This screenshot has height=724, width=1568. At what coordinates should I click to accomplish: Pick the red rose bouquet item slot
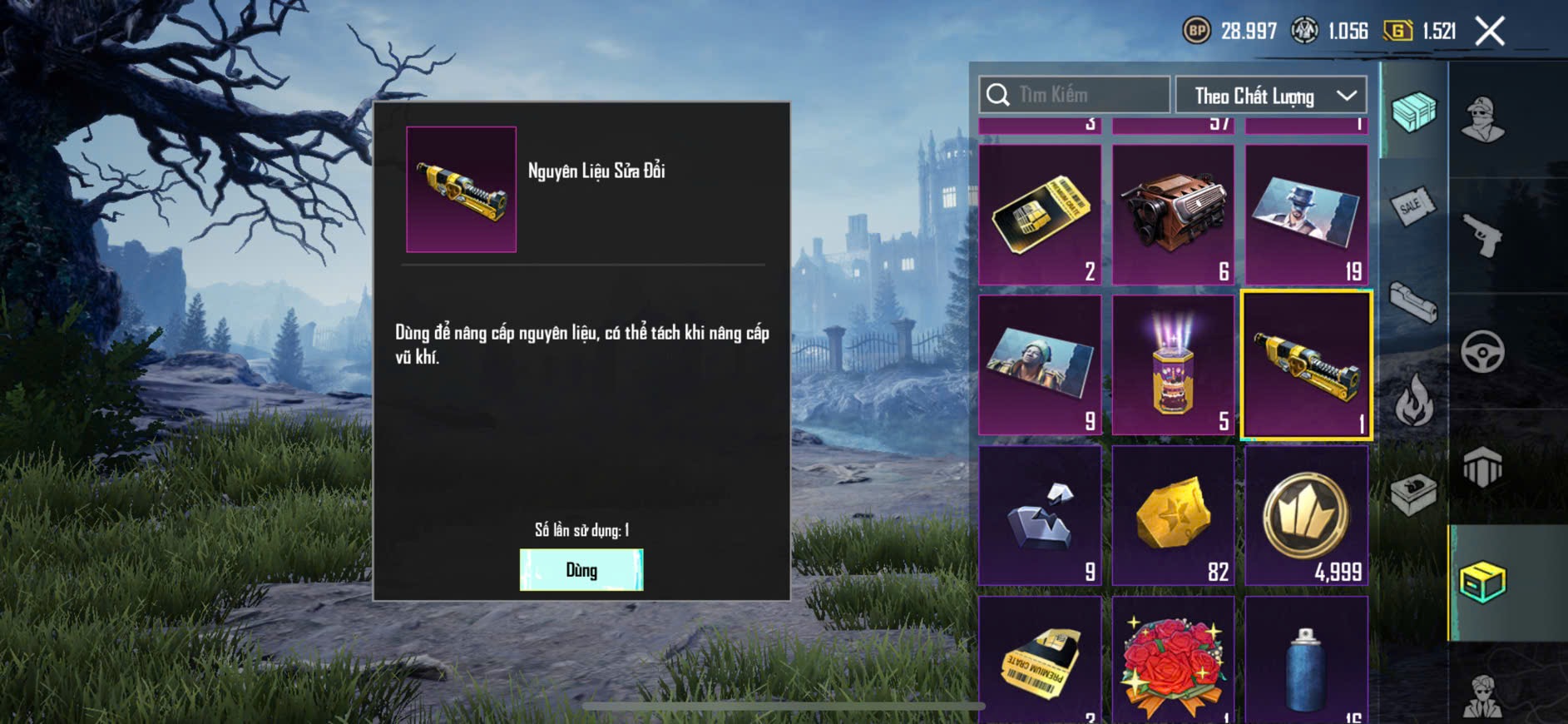[x=1173, y=662]
